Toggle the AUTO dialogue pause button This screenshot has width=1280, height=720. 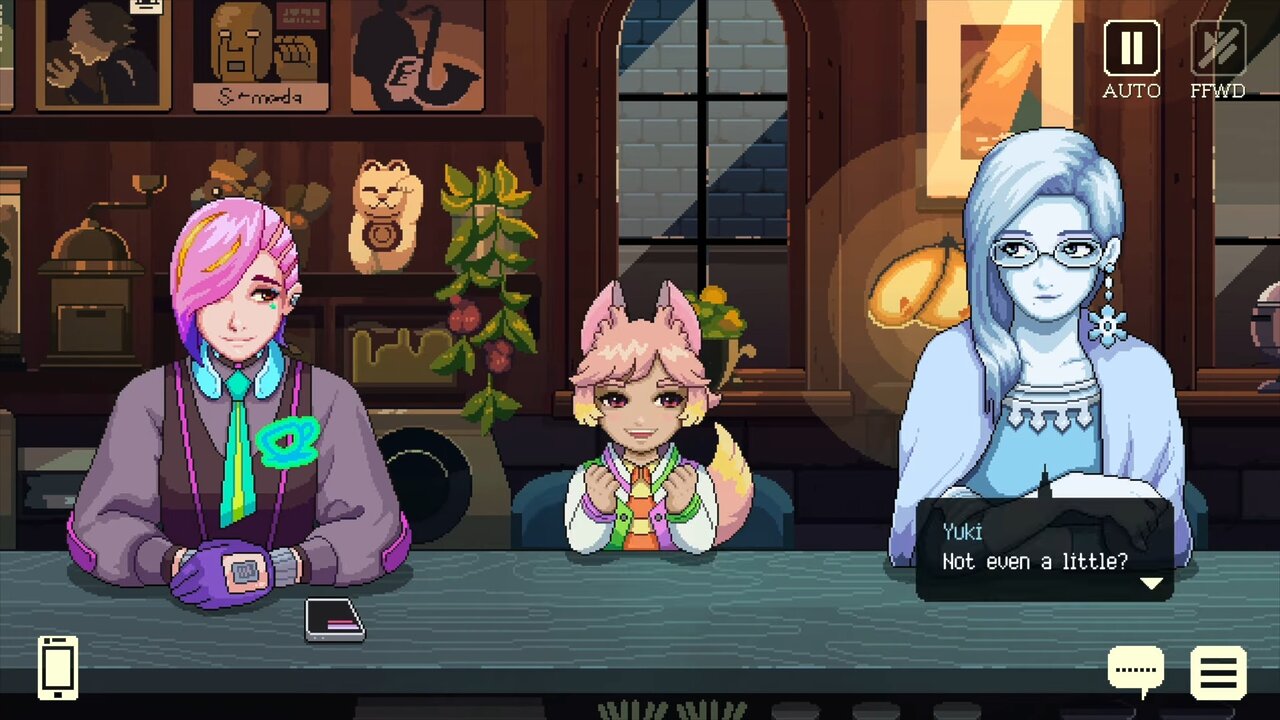pos(1131,48)
